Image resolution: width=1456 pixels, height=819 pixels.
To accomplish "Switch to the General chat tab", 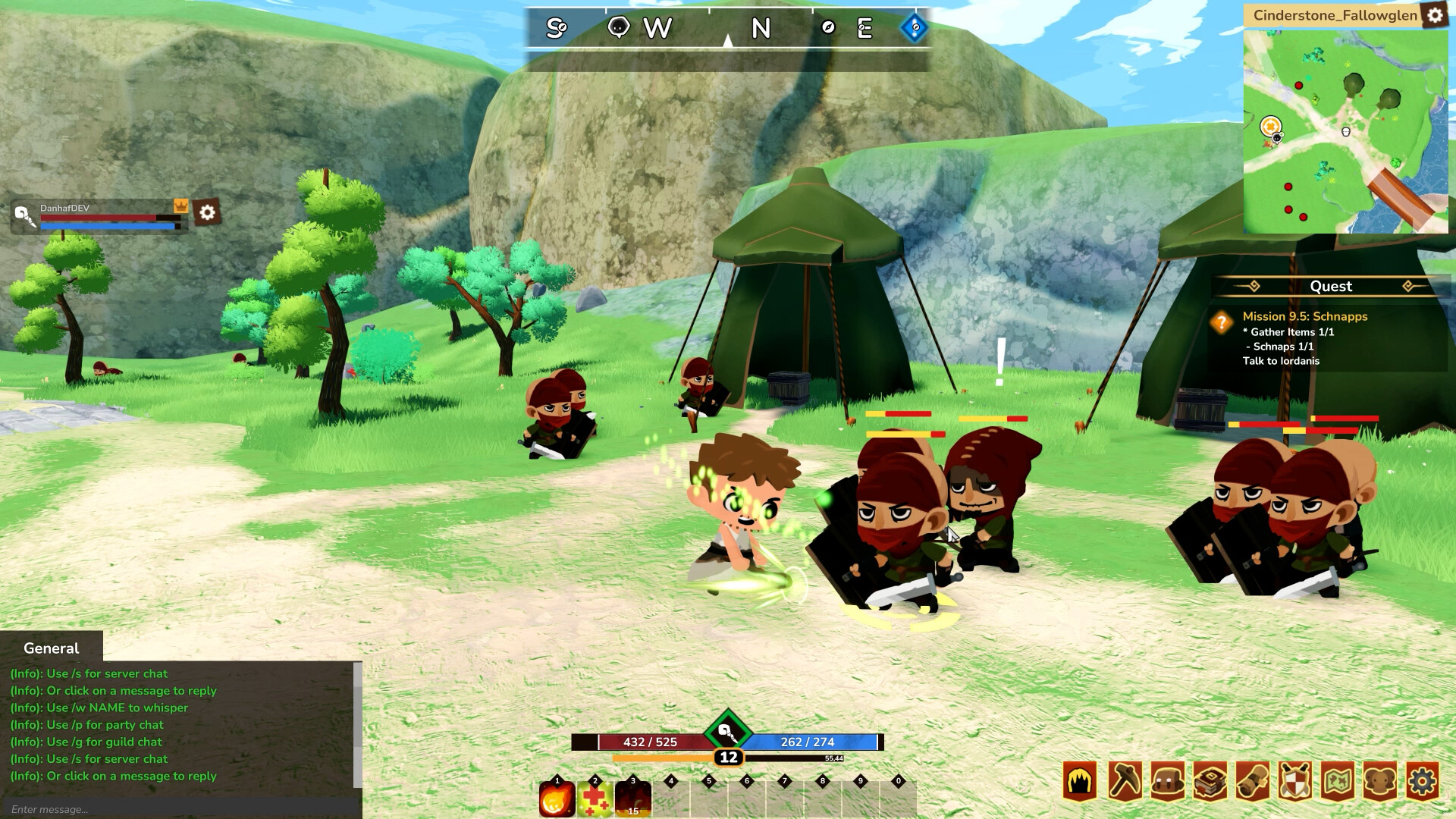I will click(50, 648).
